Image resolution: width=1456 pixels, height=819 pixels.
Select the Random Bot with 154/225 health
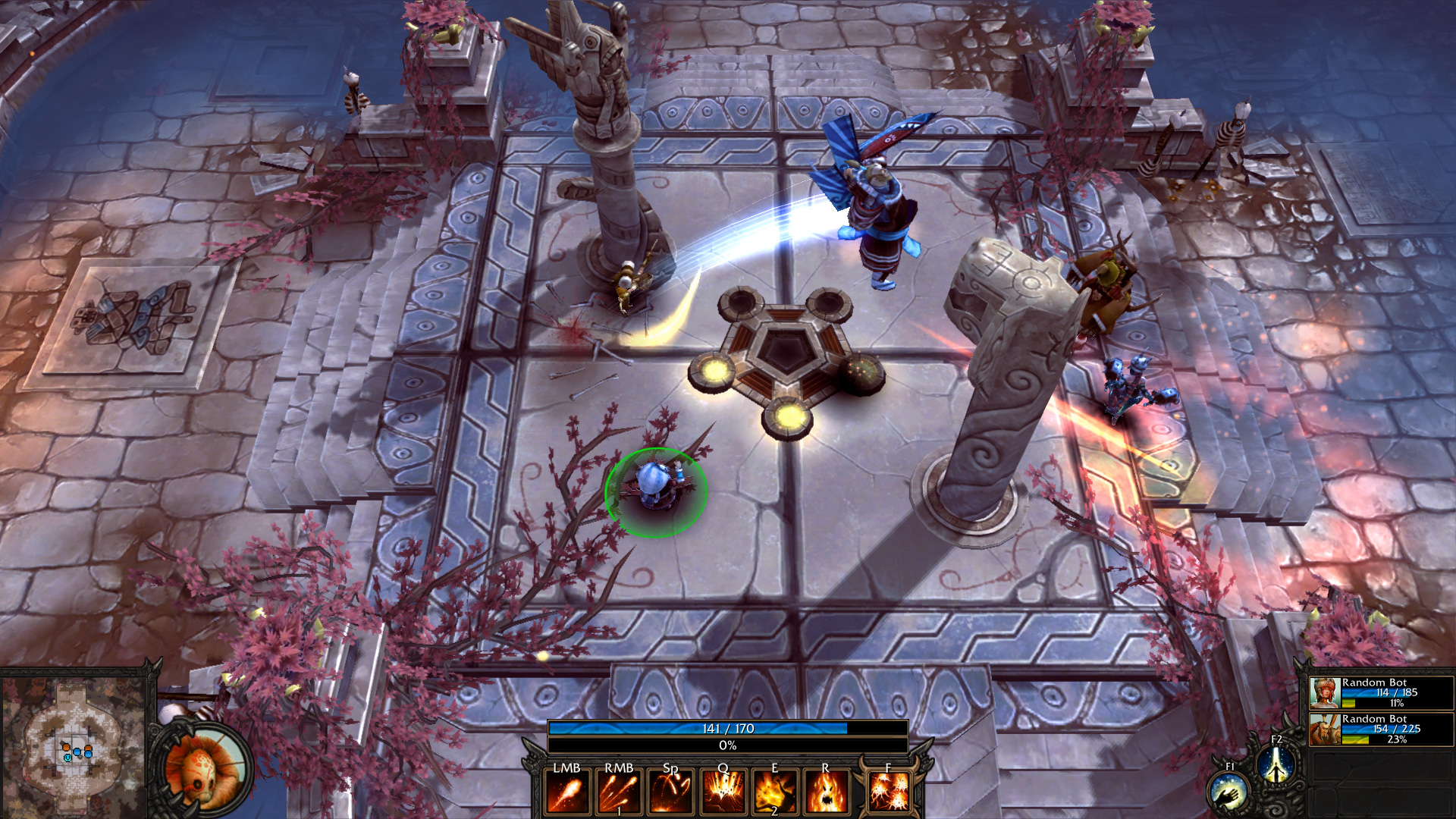click(1380, 729)
